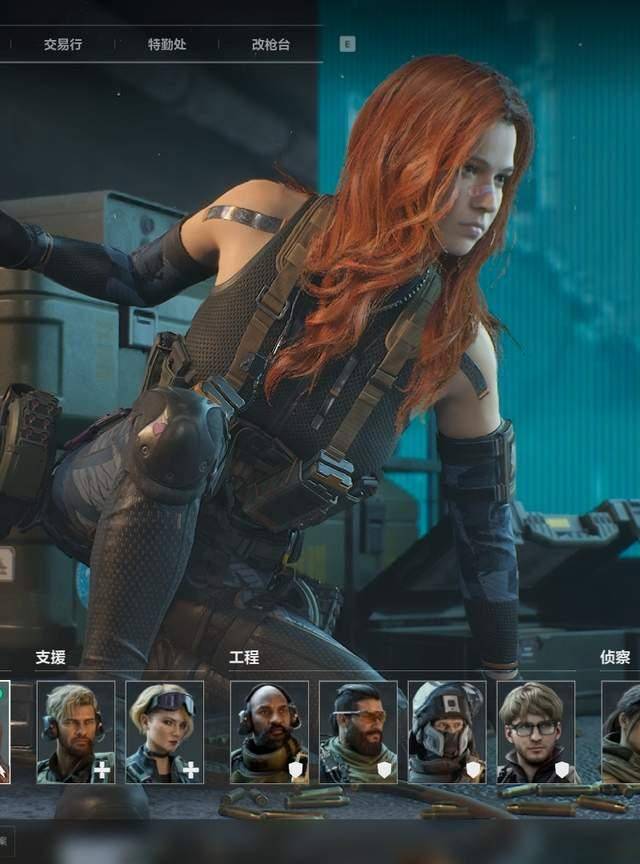Select the engineer with black-framed glasses
This screenshot has width=640, height=864.
point(536,732)
